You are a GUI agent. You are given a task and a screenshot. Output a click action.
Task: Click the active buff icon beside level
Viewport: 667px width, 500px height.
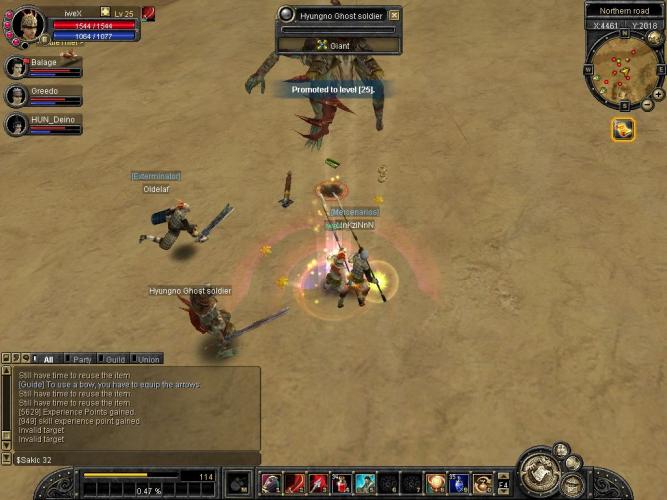click(148, 13)
